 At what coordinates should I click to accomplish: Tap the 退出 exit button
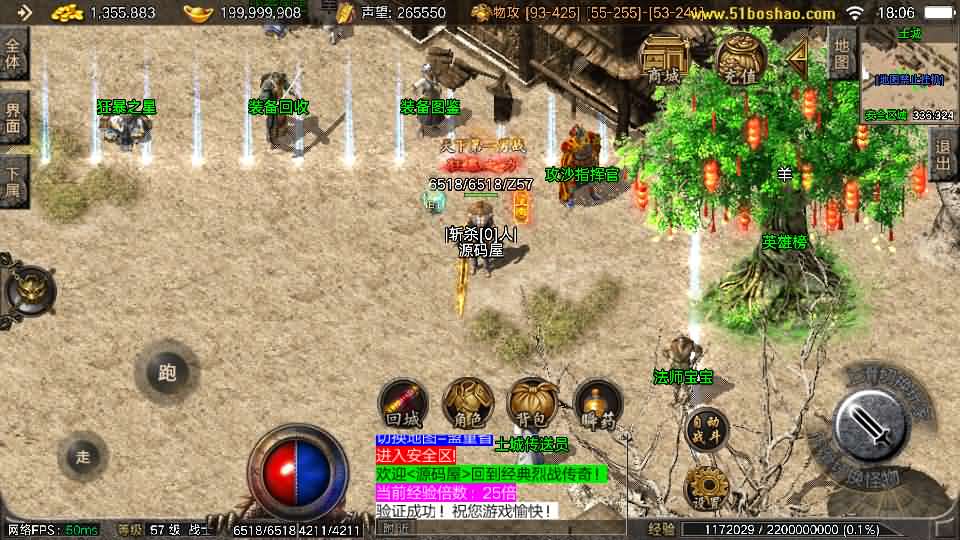942,155
